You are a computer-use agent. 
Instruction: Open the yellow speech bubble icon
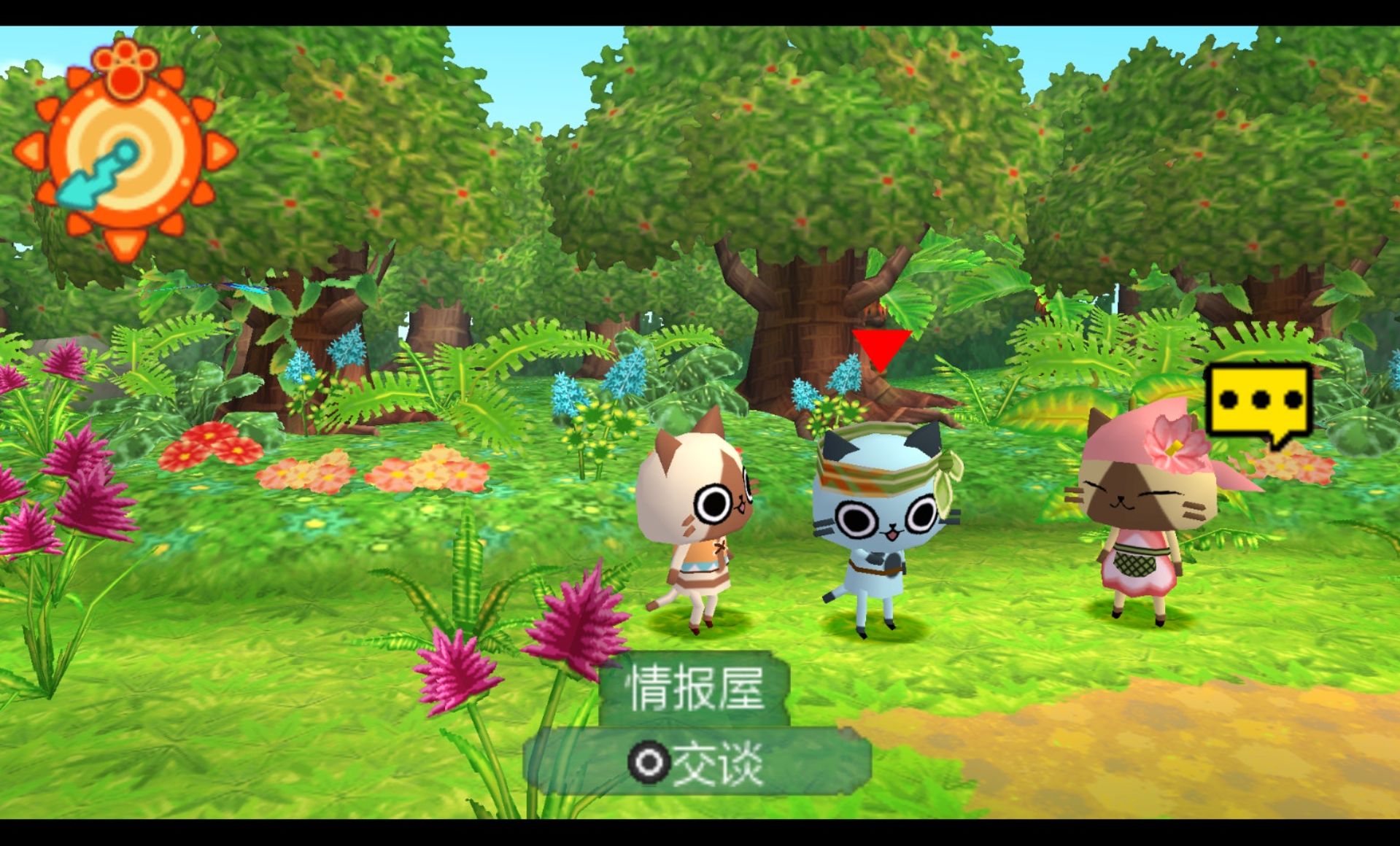pyautogui.click(x=1258, y=400)
